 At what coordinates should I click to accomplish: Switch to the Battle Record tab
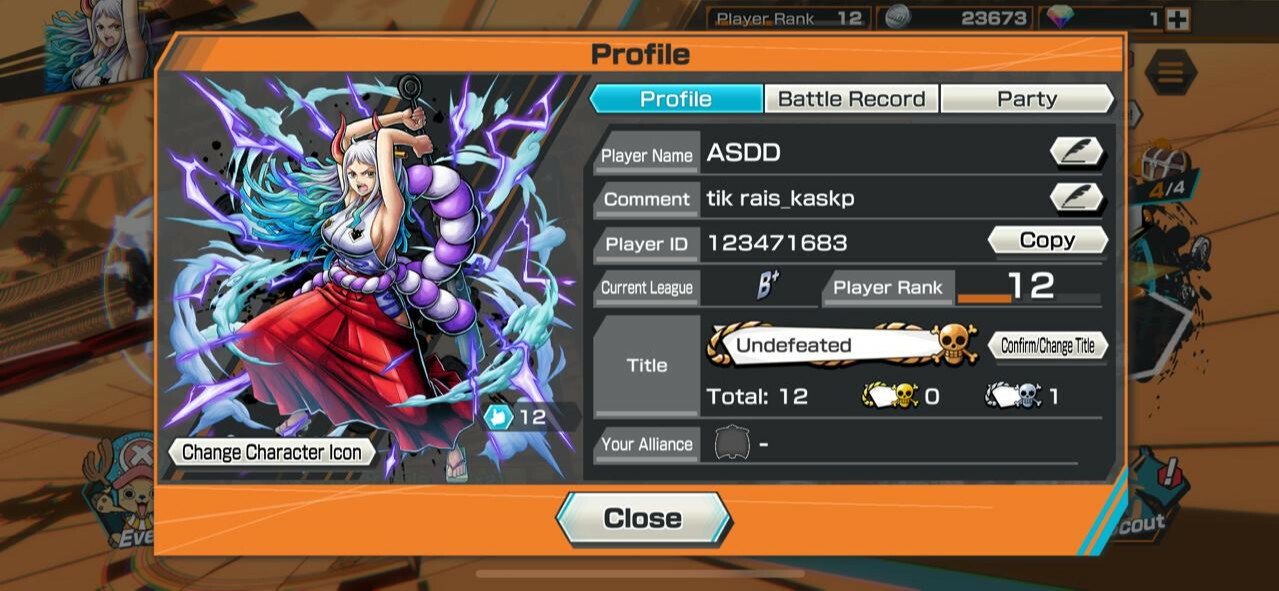851,99
